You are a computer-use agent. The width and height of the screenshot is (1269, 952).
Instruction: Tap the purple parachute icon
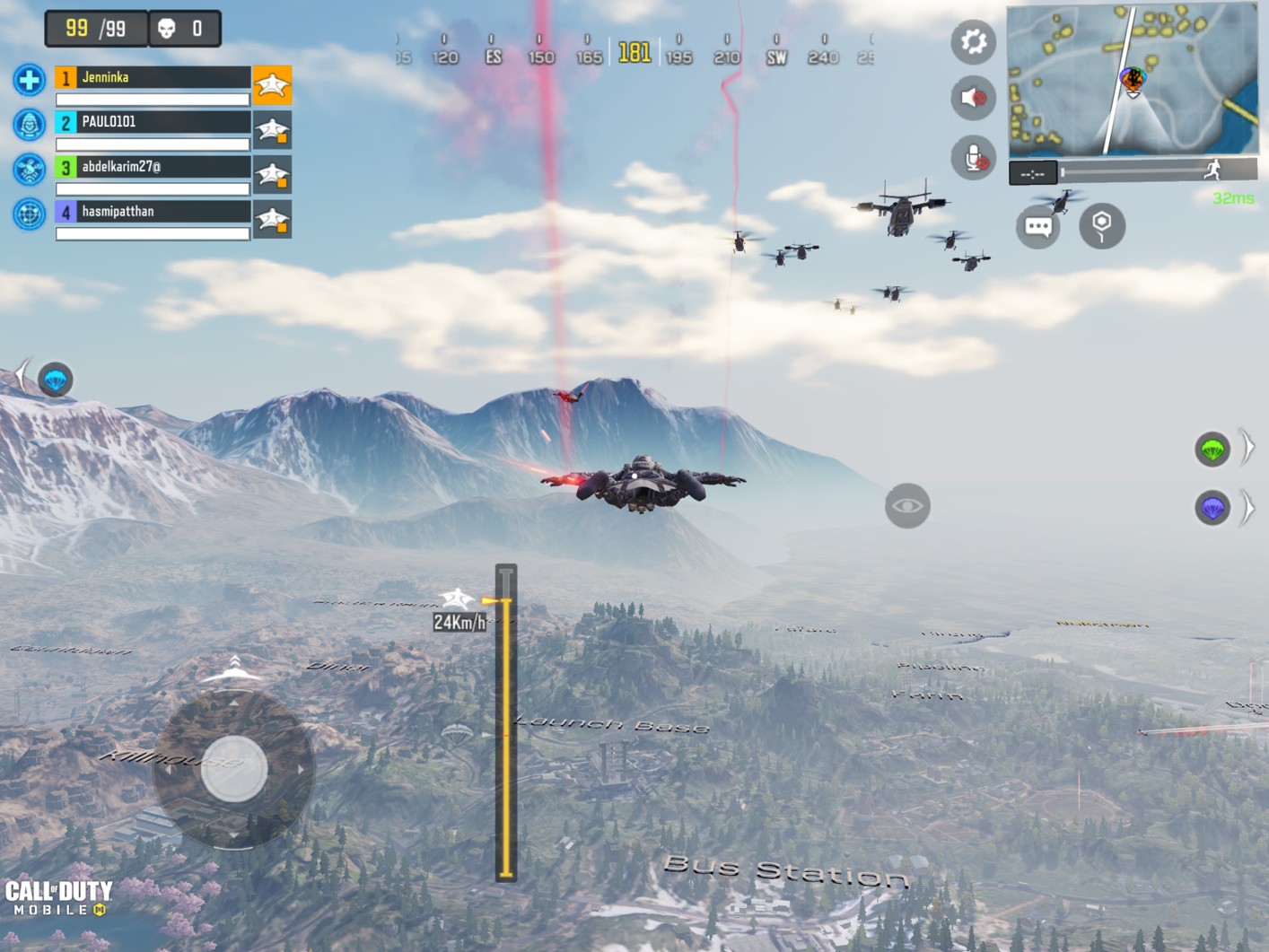(x=1212, y=509)
